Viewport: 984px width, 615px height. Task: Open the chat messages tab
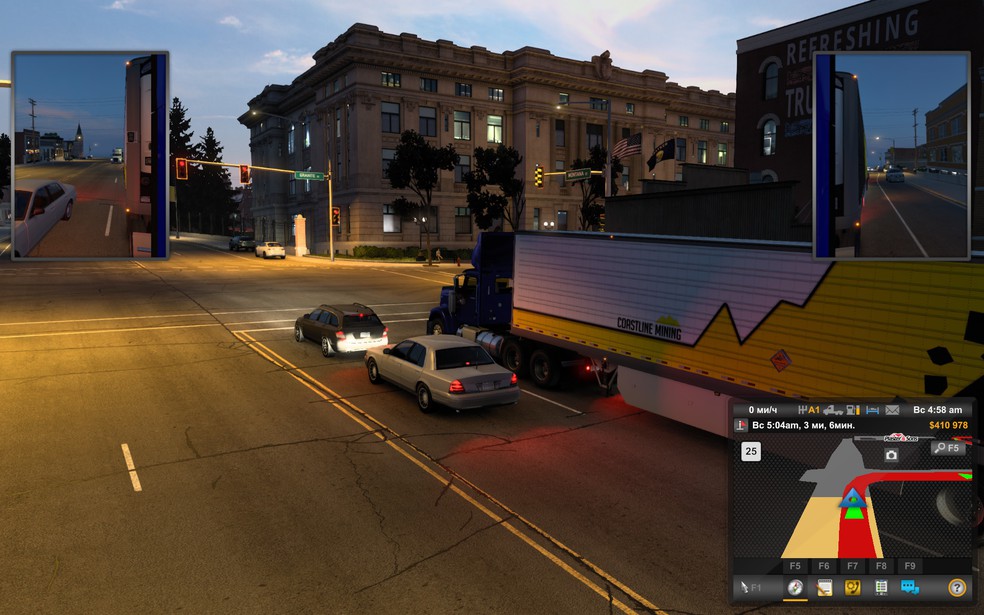pos(910,588)
